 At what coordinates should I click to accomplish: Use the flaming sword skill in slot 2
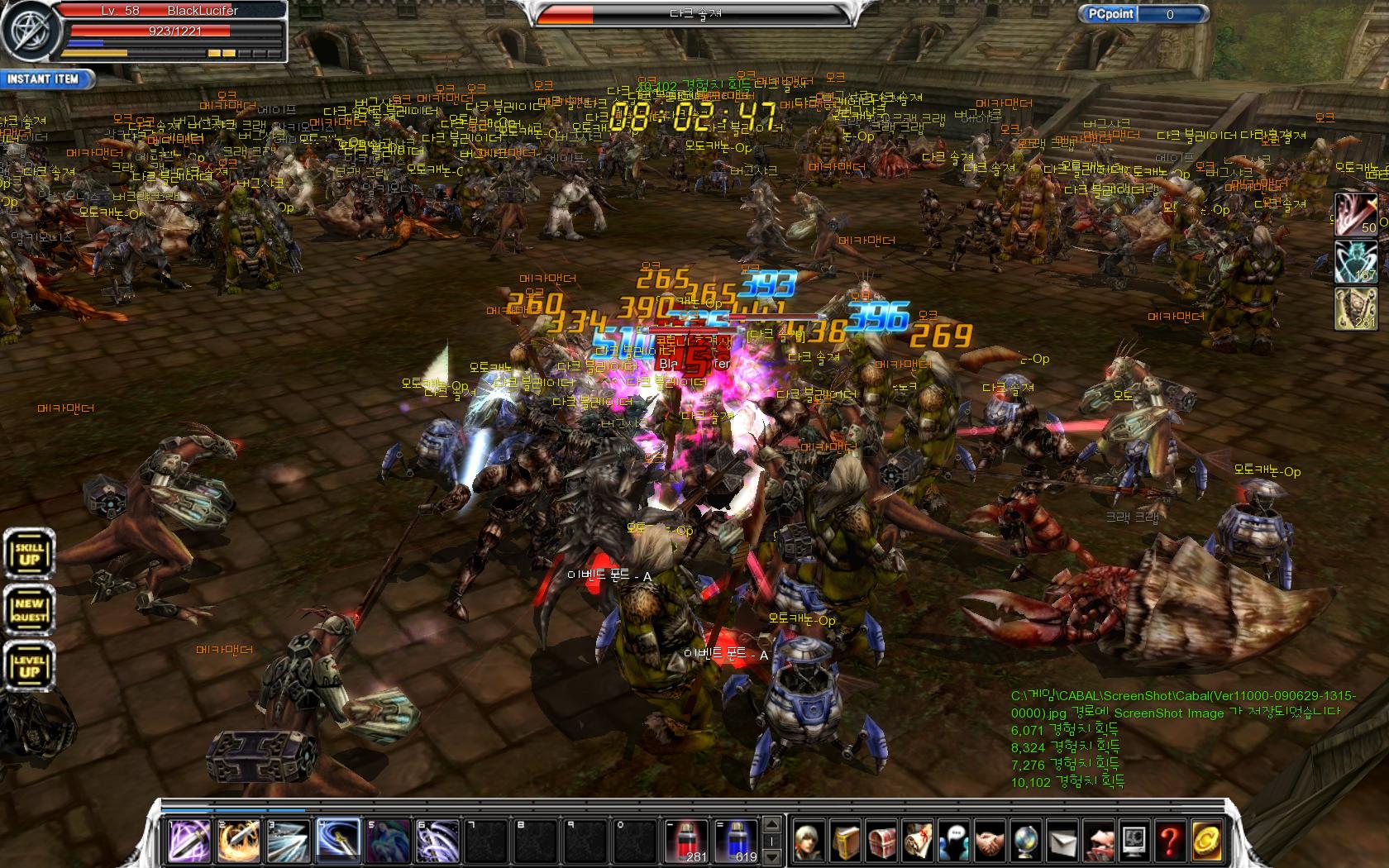click(239, 841)
